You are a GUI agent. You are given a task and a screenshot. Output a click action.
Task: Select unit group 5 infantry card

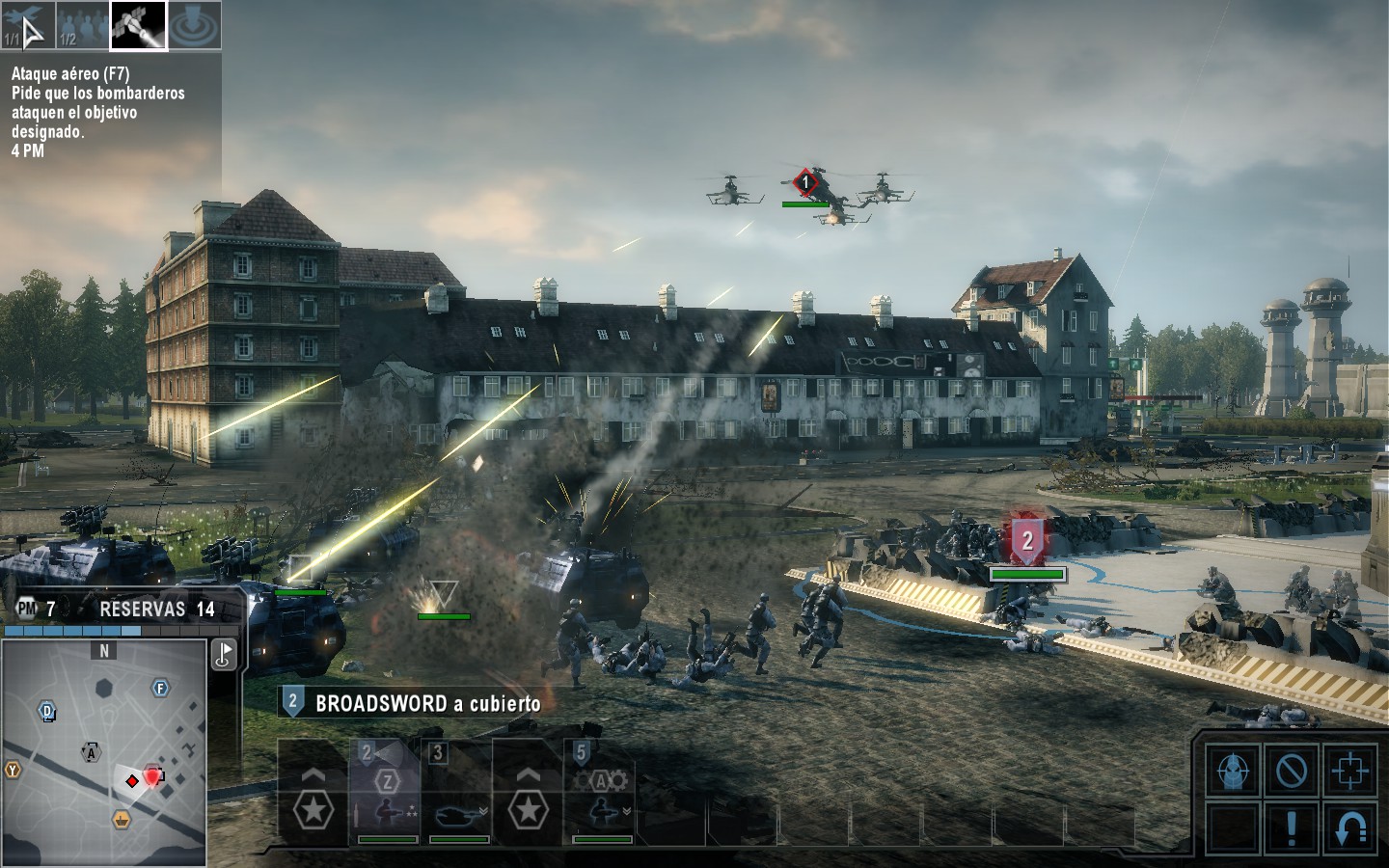(x=600, y=793)
